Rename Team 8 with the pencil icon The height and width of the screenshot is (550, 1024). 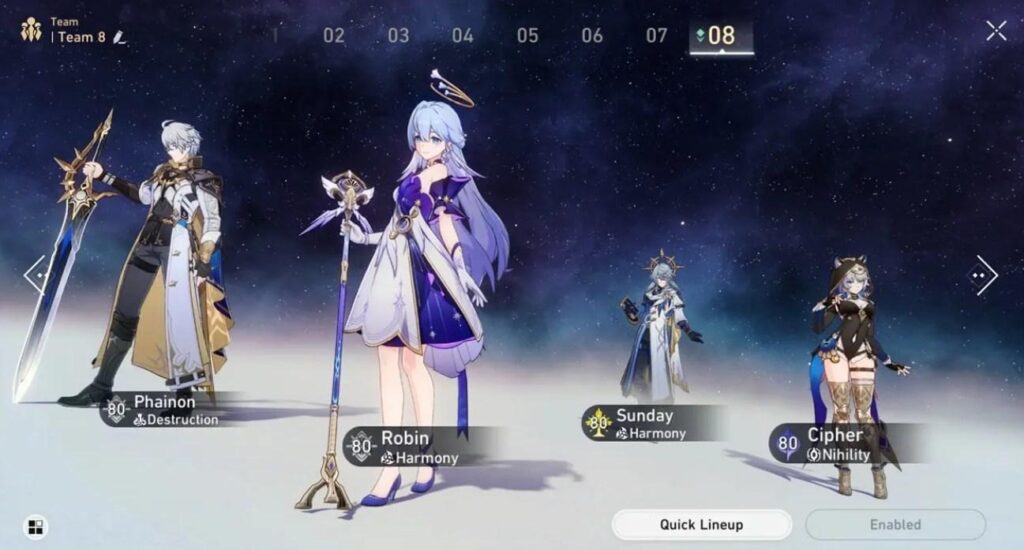tap(121, 37)
